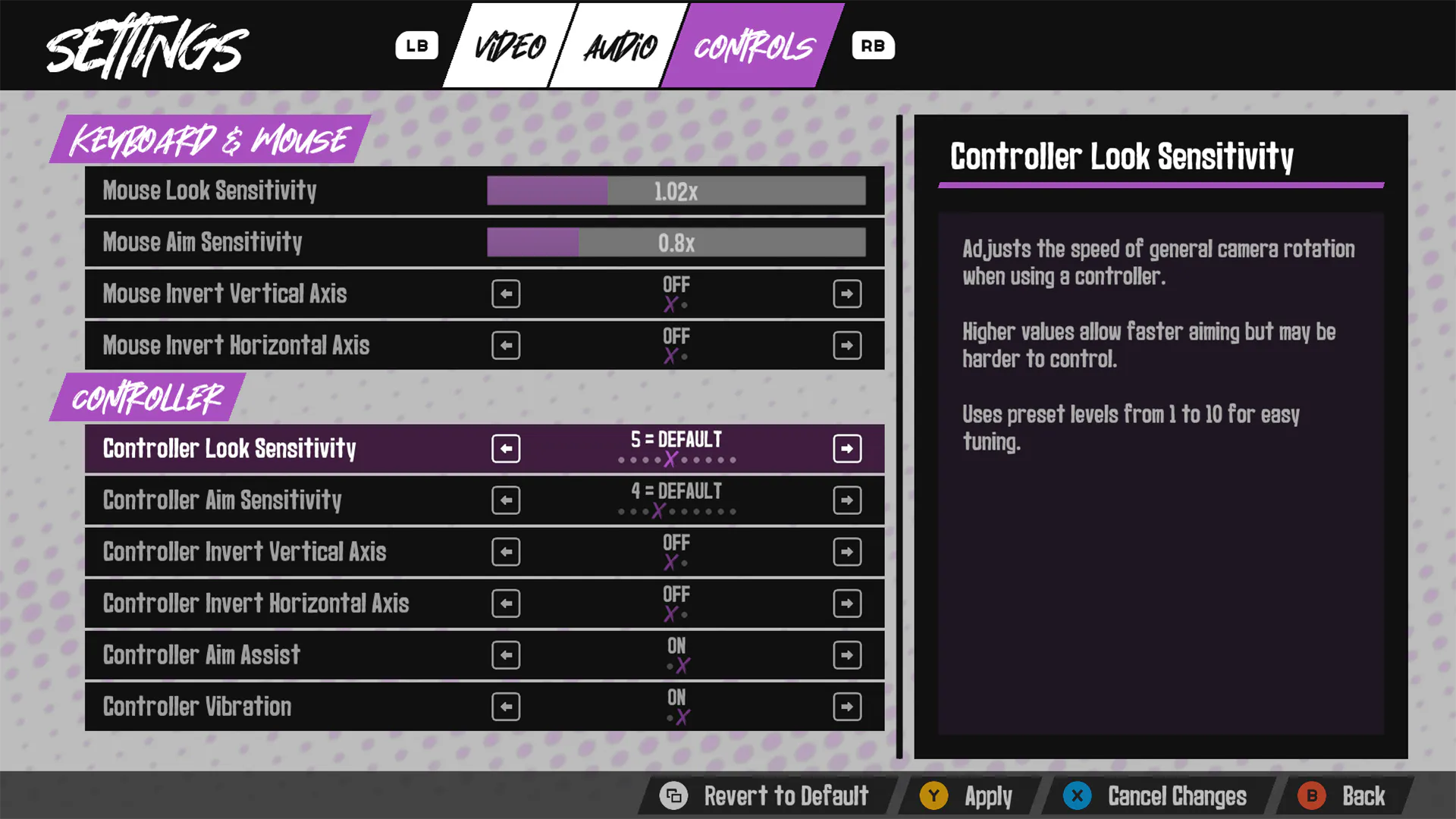Set the Mouse Aim Sensitivity slider
The width and height of the screenshot is (1456, 819).
point(676,243)
